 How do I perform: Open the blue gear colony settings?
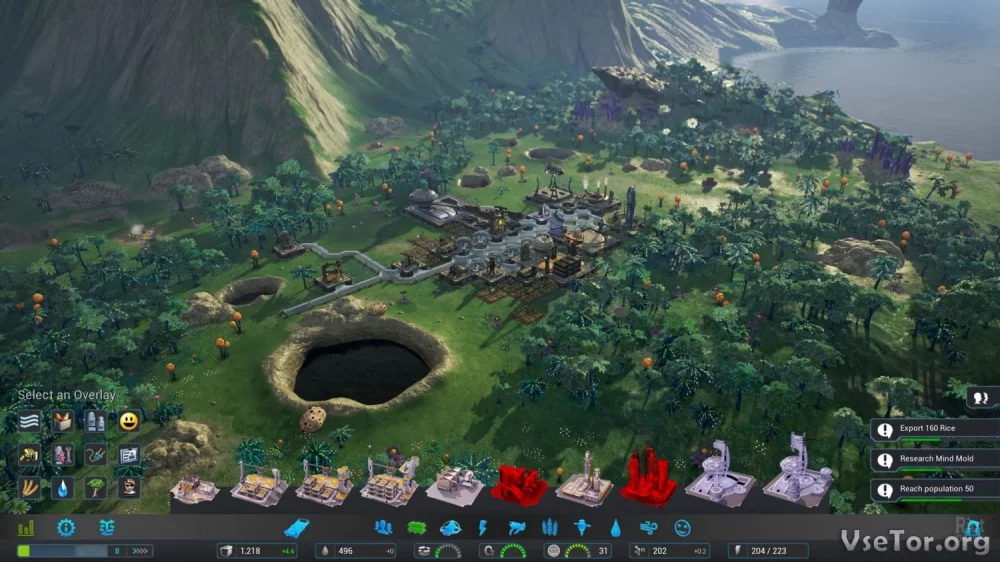click(66, 528)
